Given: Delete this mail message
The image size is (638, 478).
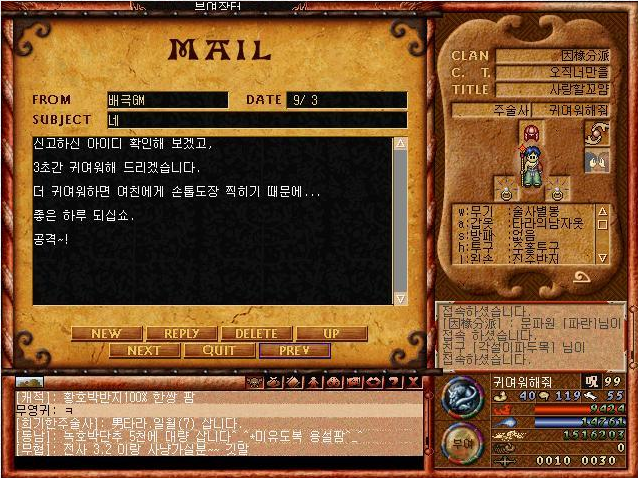Looking at the screenshot, I should point(256,333).
